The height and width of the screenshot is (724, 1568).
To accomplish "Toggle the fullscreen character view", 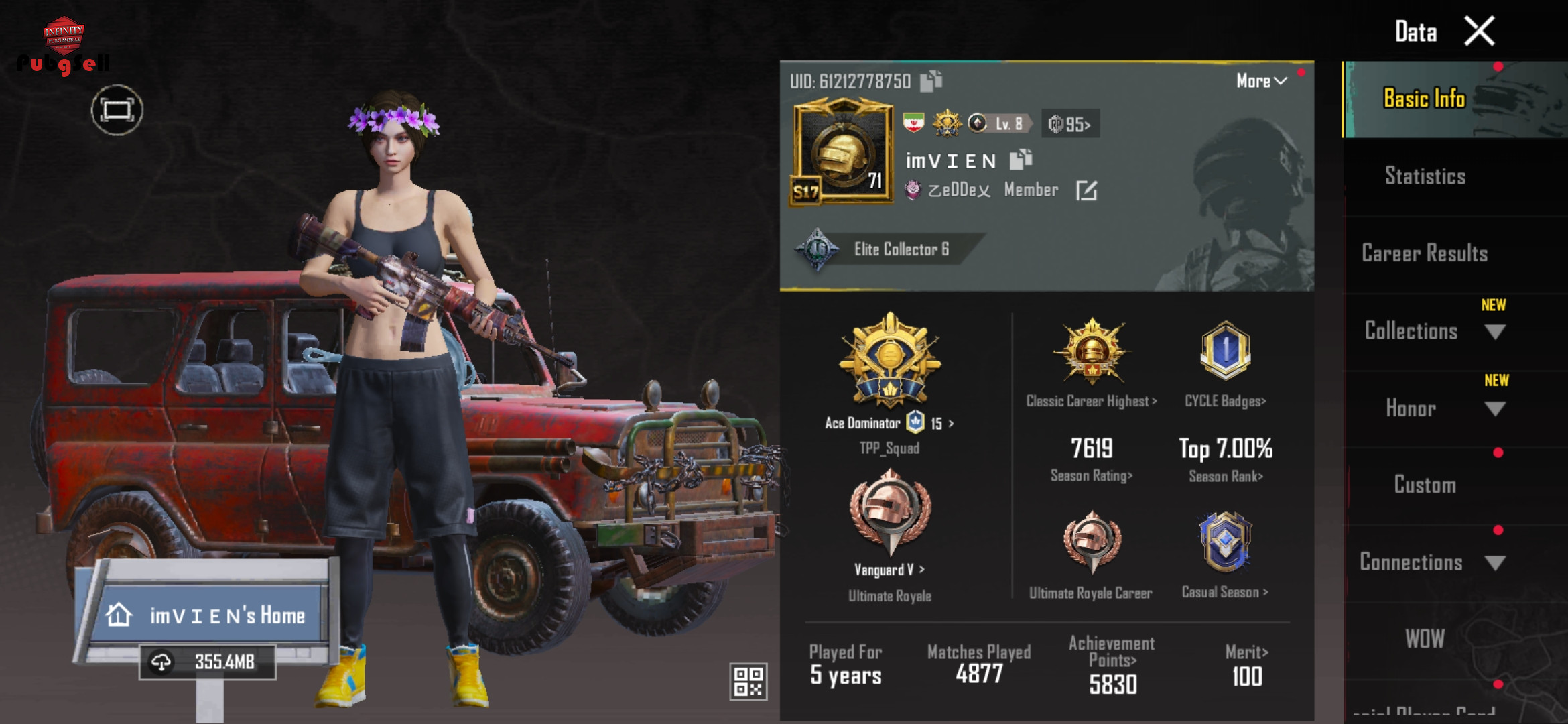I will tap(117, 111).
